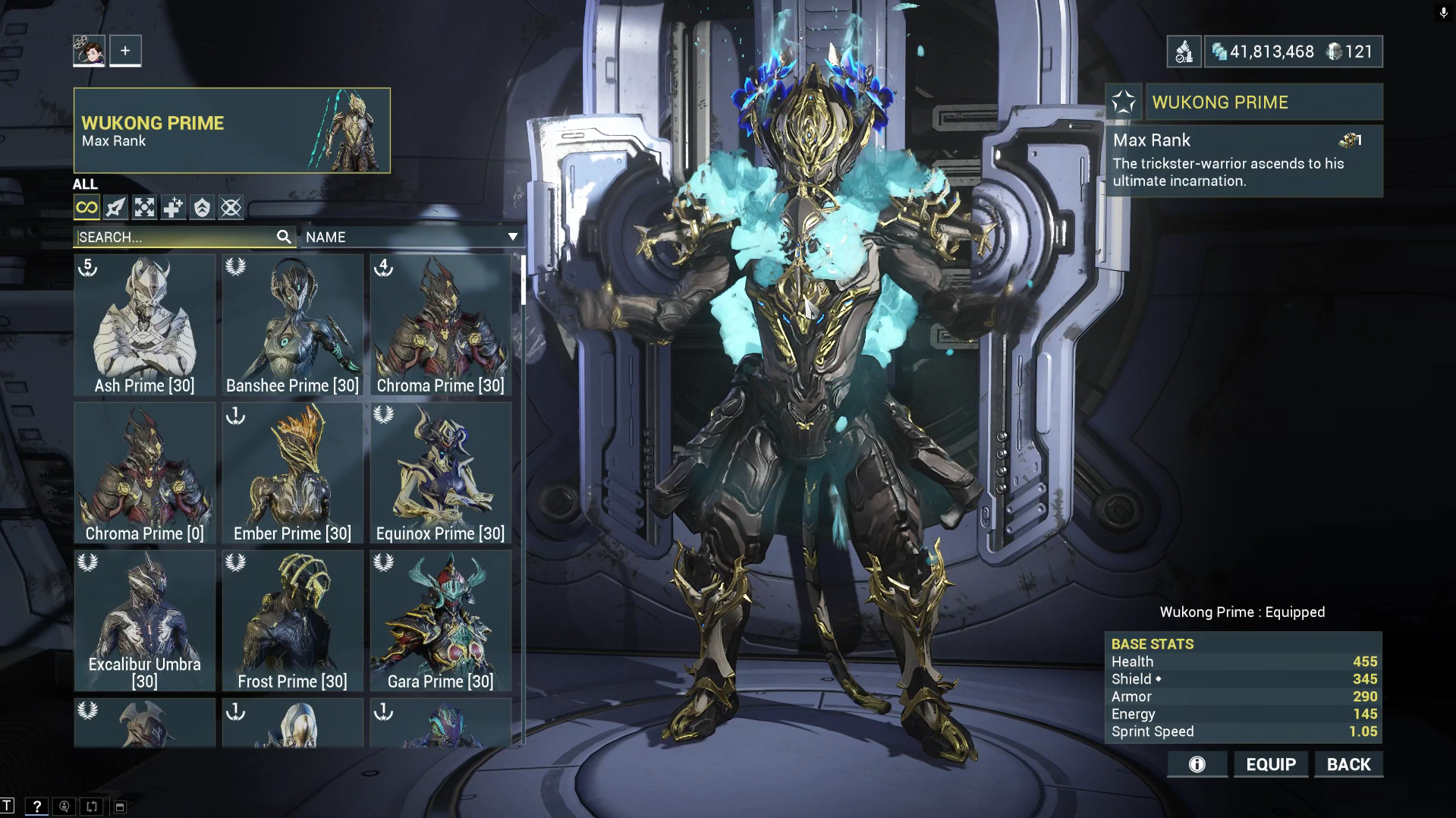Choose the Gara Prime tile
The image size is (1456, 818).
click(x=440, y=621)
